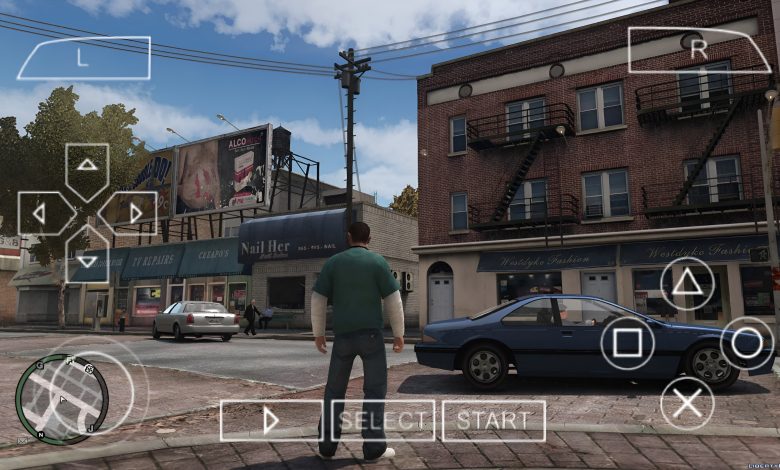The height and width of the screenshot is (470, 780).
Task: Tap the D-pad right arrow
Action: tap(132, 213)
